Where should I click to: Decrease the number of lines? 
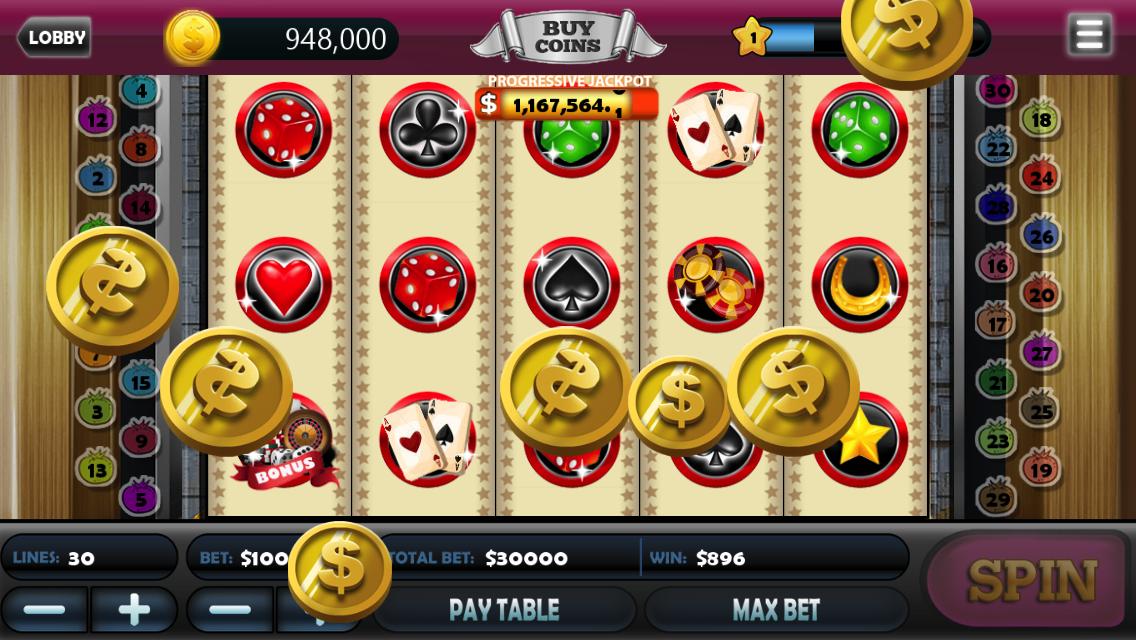pyautogui.click(x=44, y=609)
